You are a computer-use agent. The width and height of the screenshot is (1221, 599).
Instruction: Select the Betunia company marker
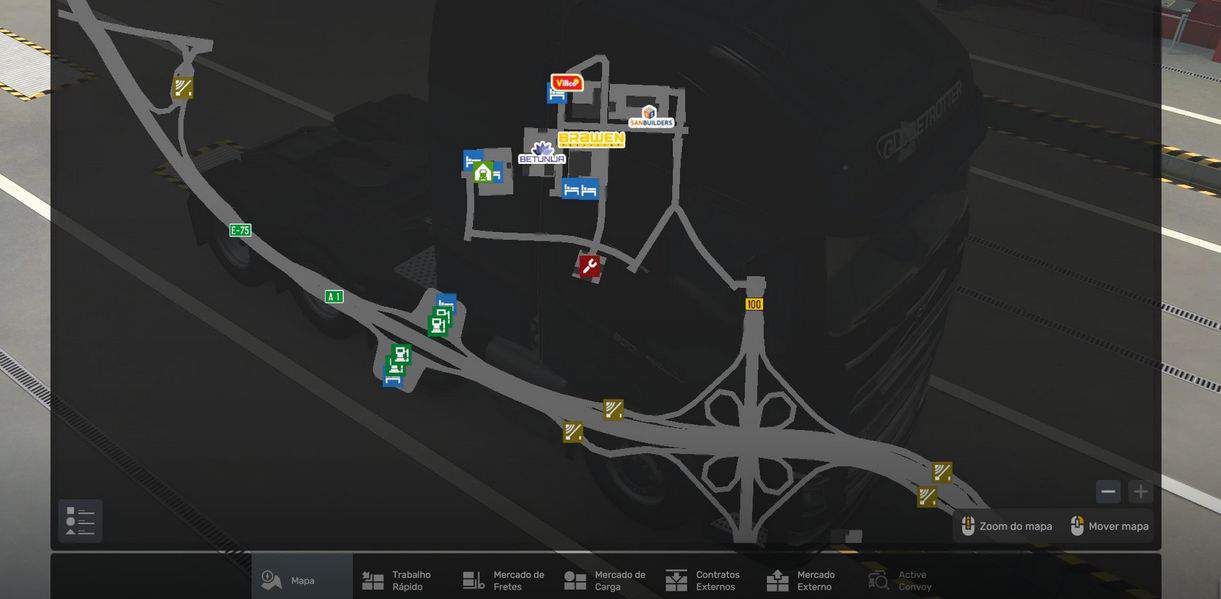tap(542, 154)
